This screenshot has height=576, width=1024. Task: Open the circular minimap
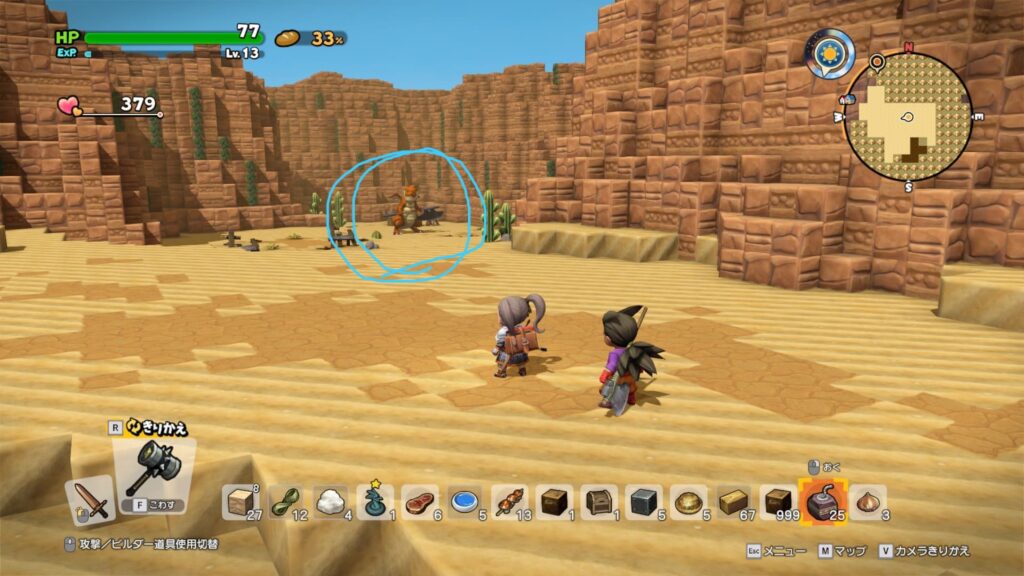(x=907, y=117)
